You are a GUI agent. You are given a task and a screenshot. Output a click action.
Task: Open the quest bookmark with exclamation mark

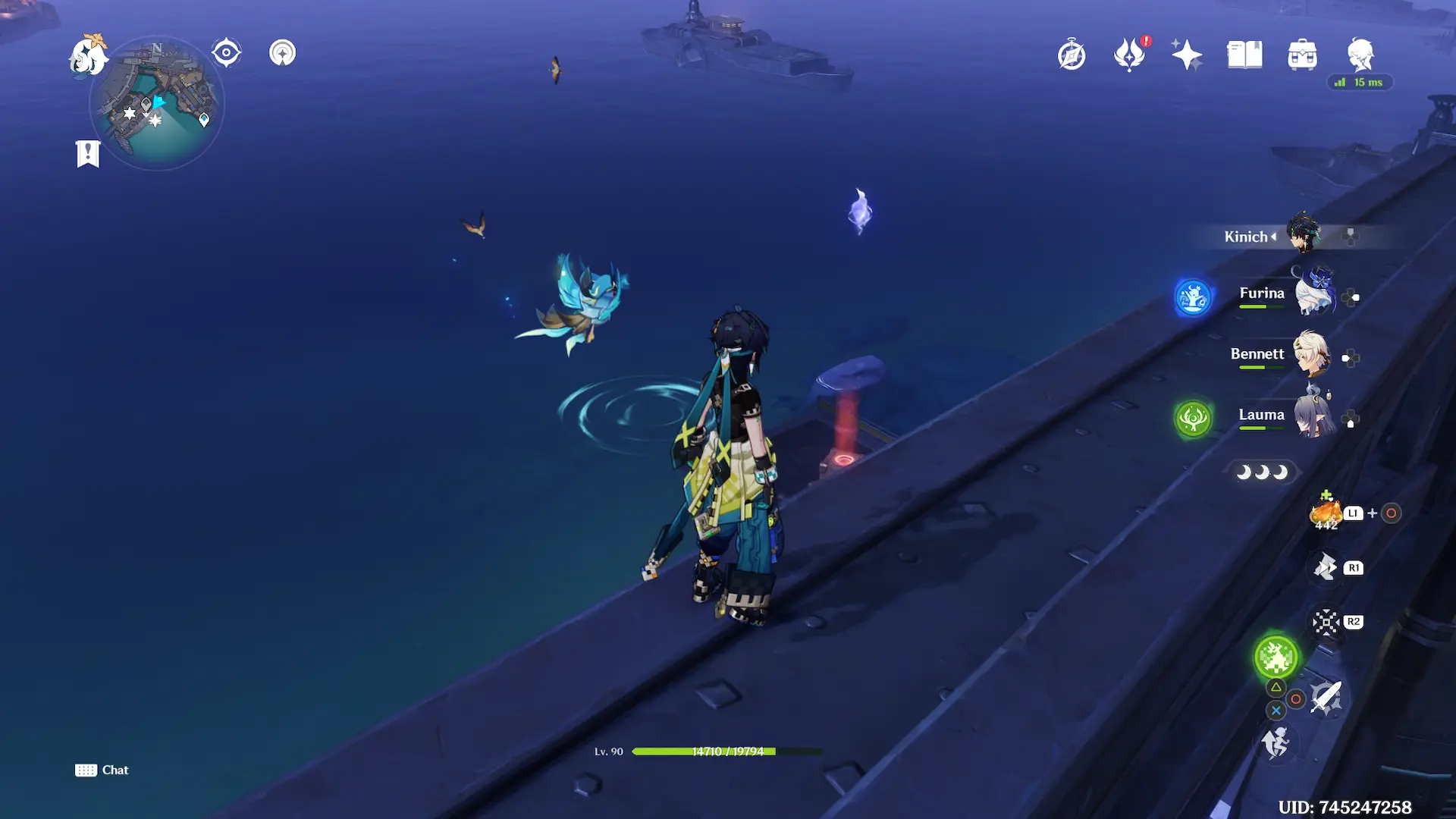[x=88, y=154]
